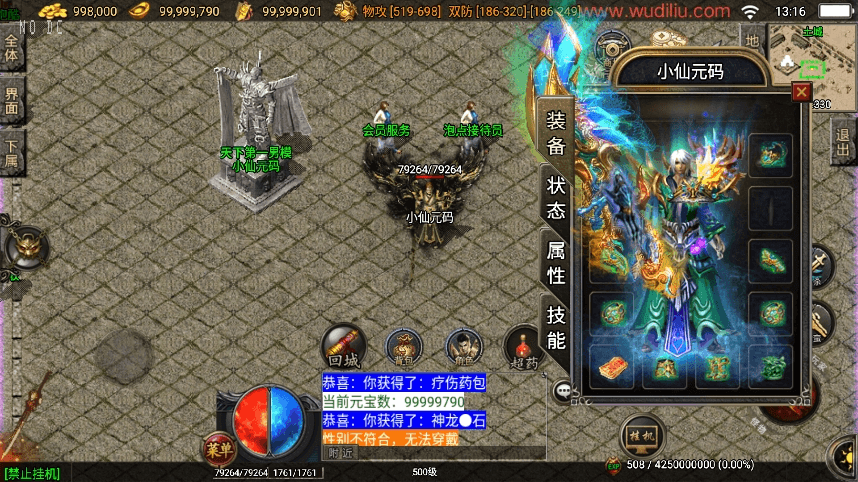Select the 附近 nearby chat tab
Image resolution: width=858 pixels, height=482 pixels.
click(341, 453)
